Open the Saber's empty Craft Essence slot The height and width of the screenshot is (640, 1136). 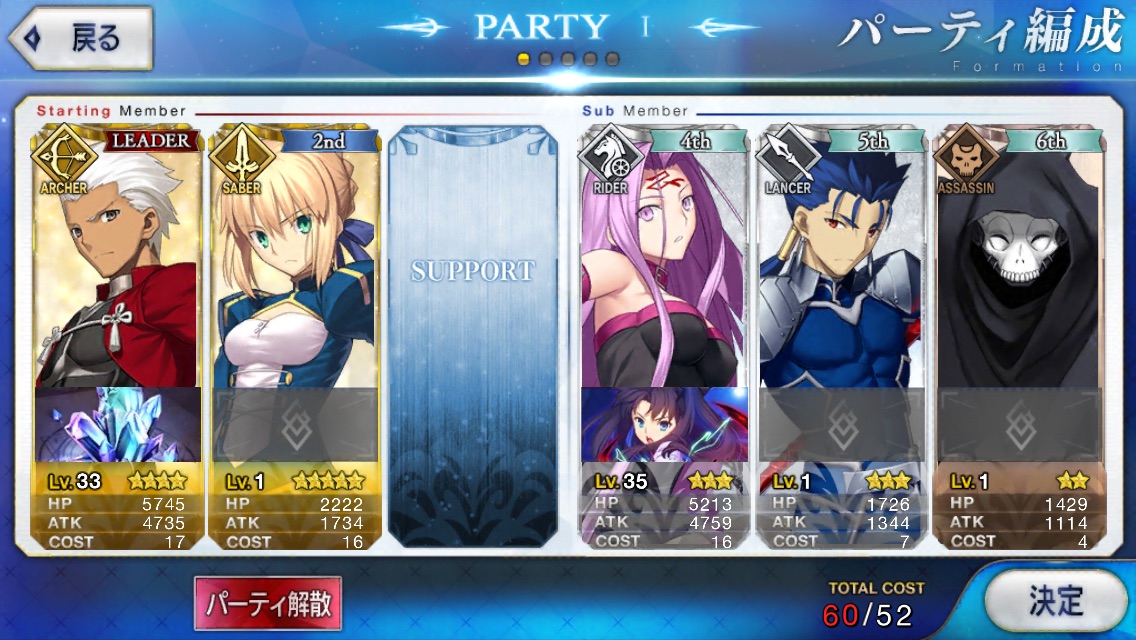pos(294,425)
